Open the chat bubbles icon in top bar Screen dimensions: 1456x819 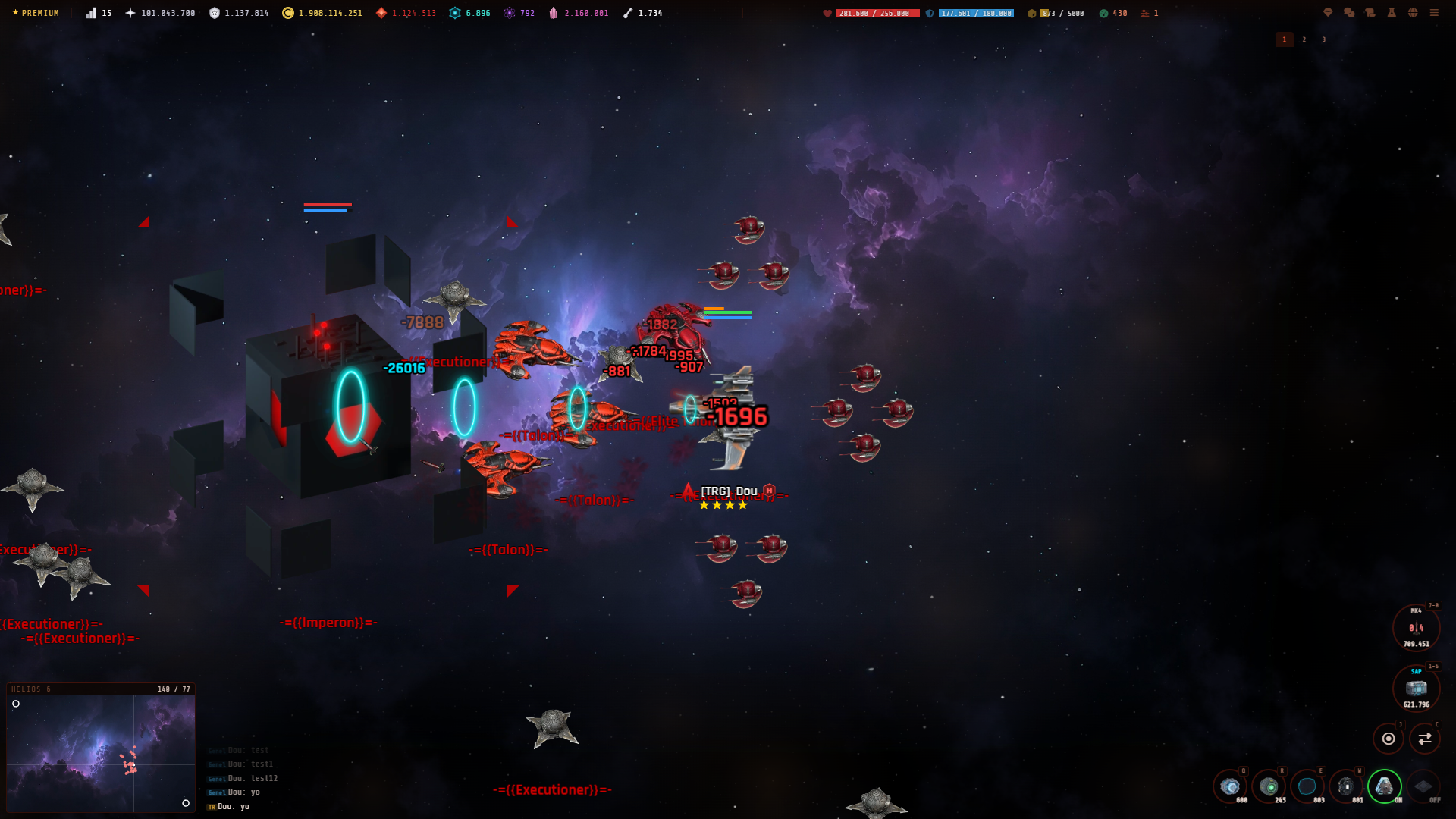tap(1348, 13)
